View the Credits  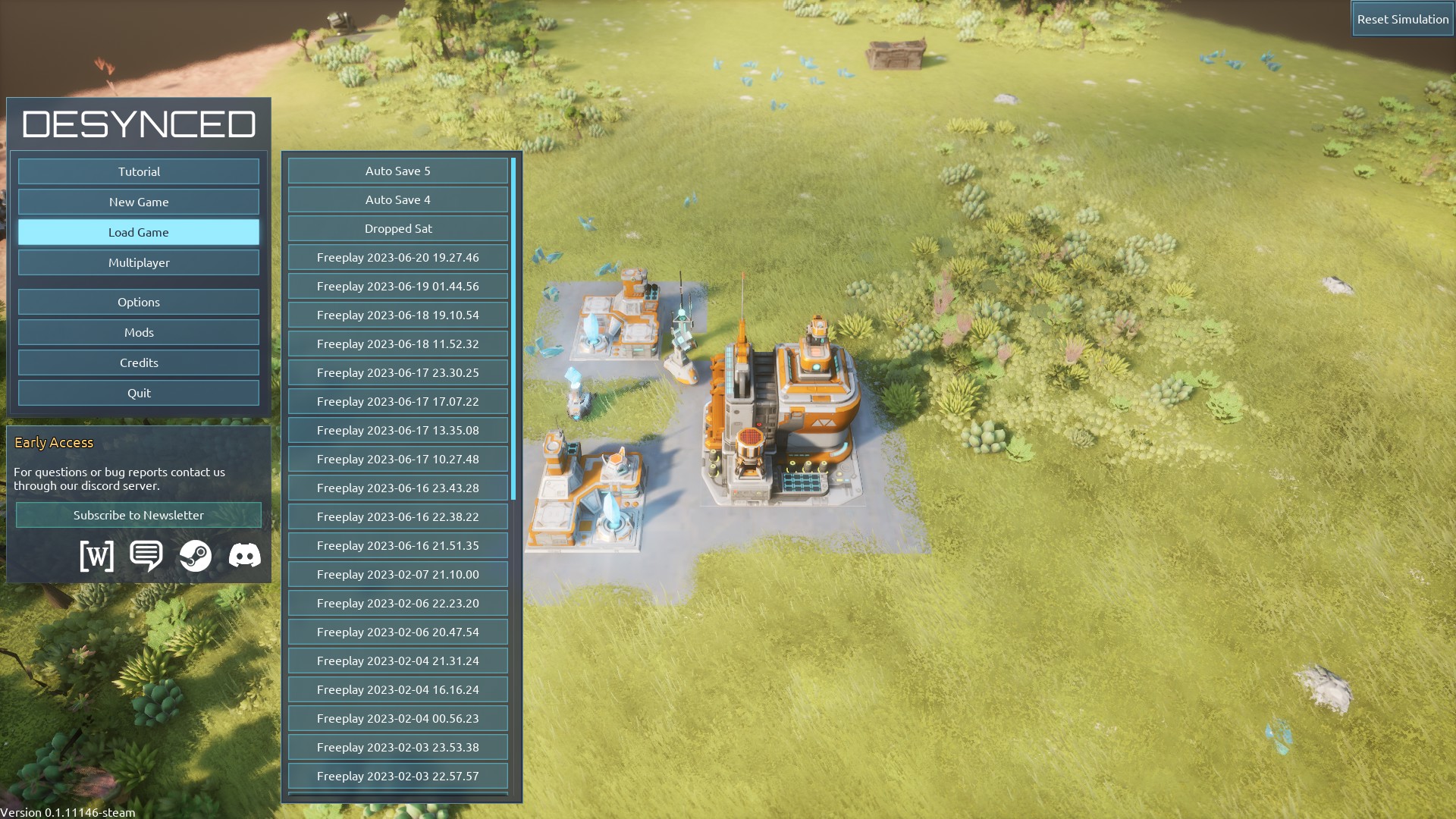click(x=139, y=362)
